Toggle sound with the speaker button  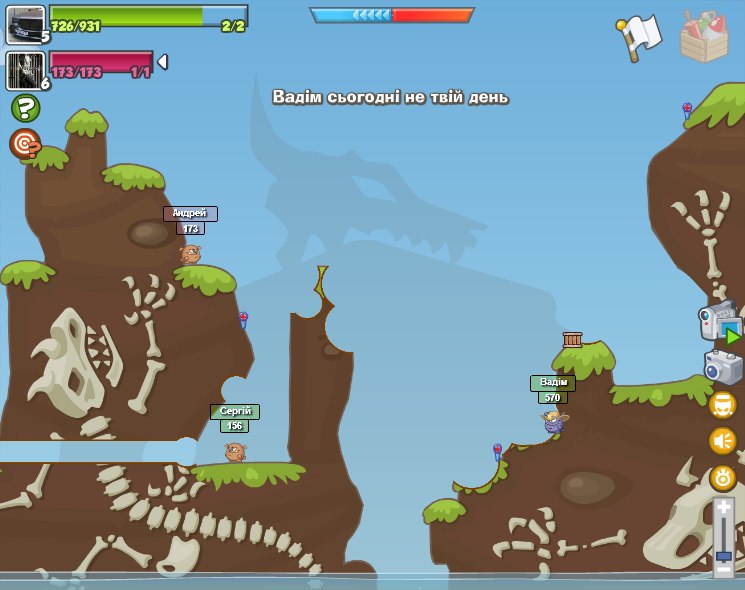(723, 440)
